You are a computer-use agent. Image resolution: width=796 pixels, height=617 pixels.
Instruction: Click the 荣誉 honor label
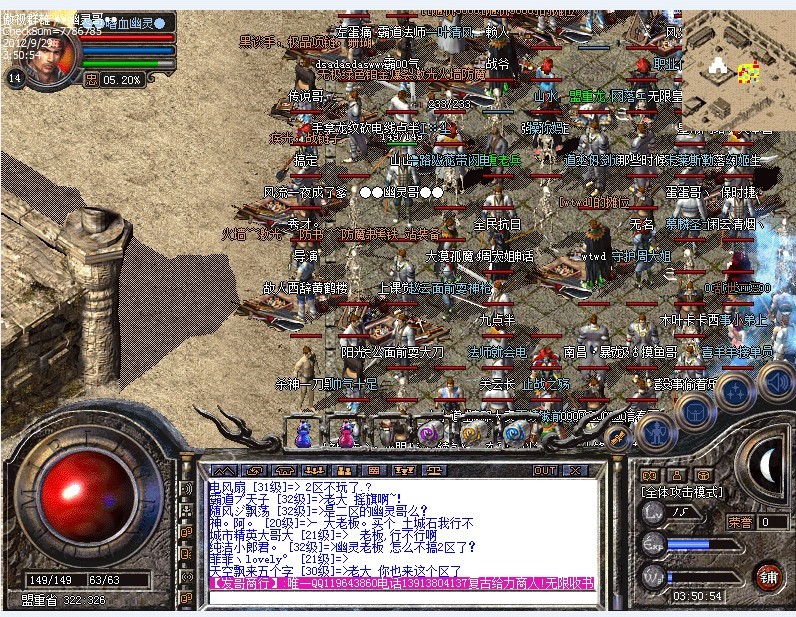[x=740, y=521]
